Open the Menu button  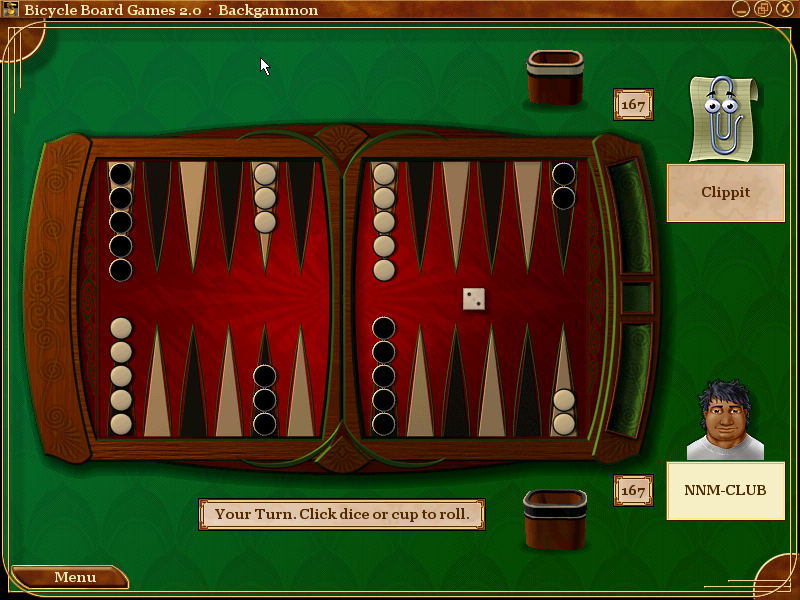click(70, 577)
